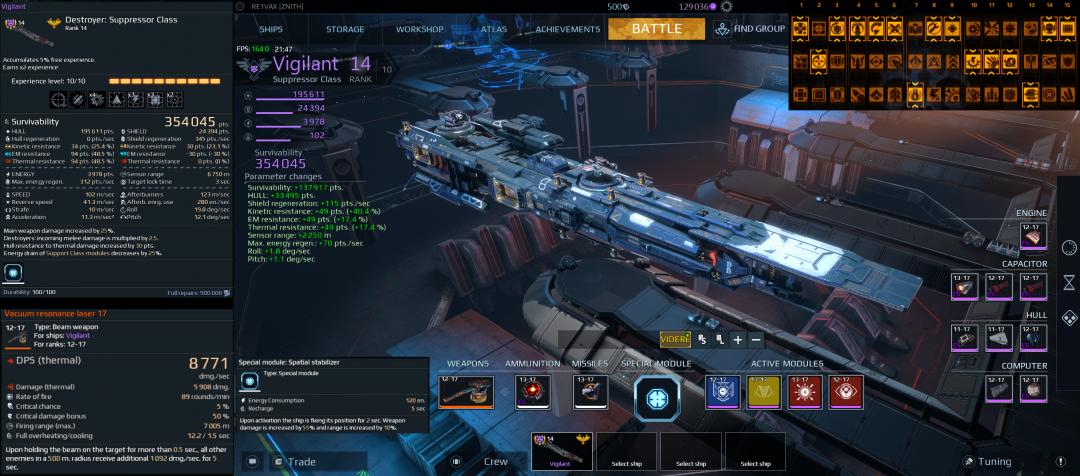Select the ammunition slot
This screenshot has height=476, width=1080.
tap(532, 392)
